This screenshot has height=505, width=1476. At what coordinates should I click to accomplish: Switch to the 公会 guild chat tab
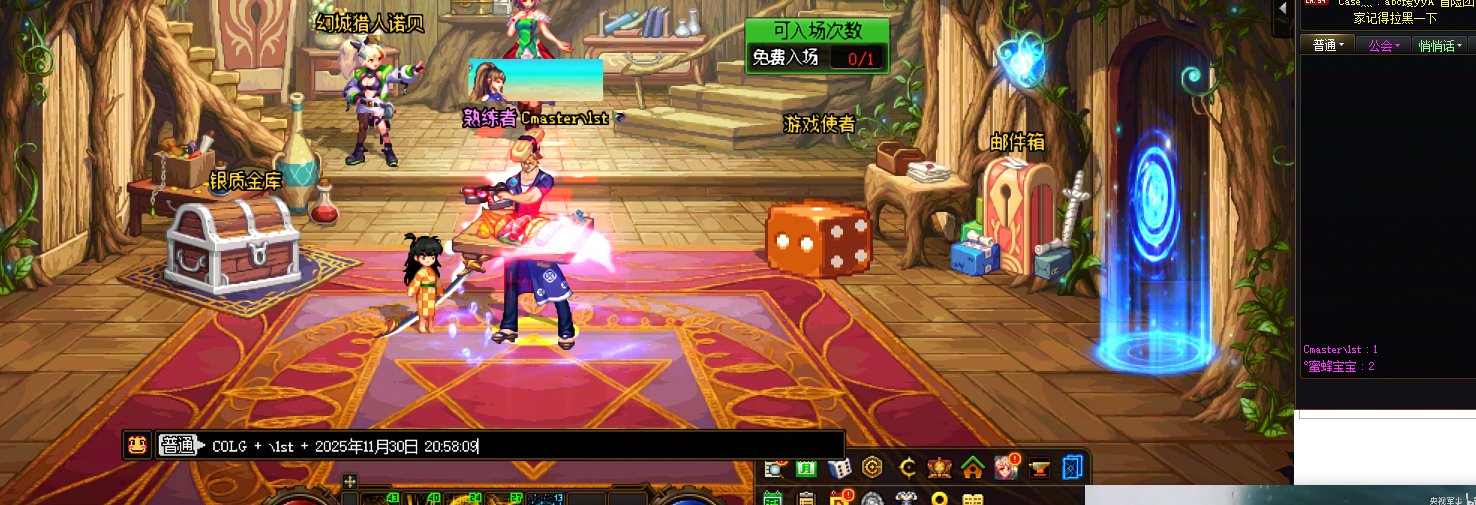[x=1384, y=45]
